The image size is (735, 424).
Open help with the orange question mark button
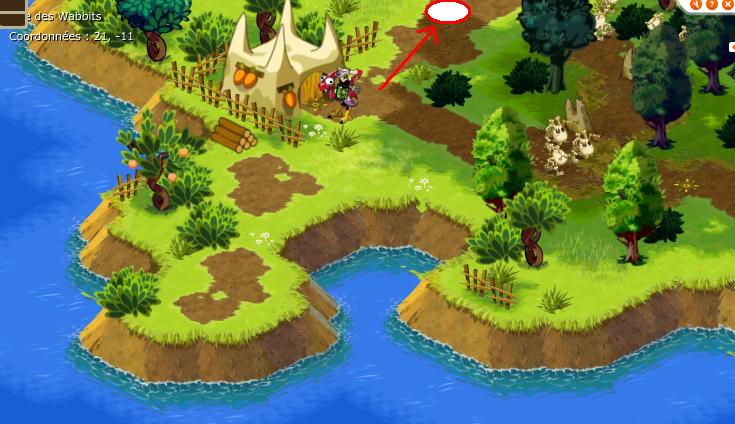coord(711,4)
